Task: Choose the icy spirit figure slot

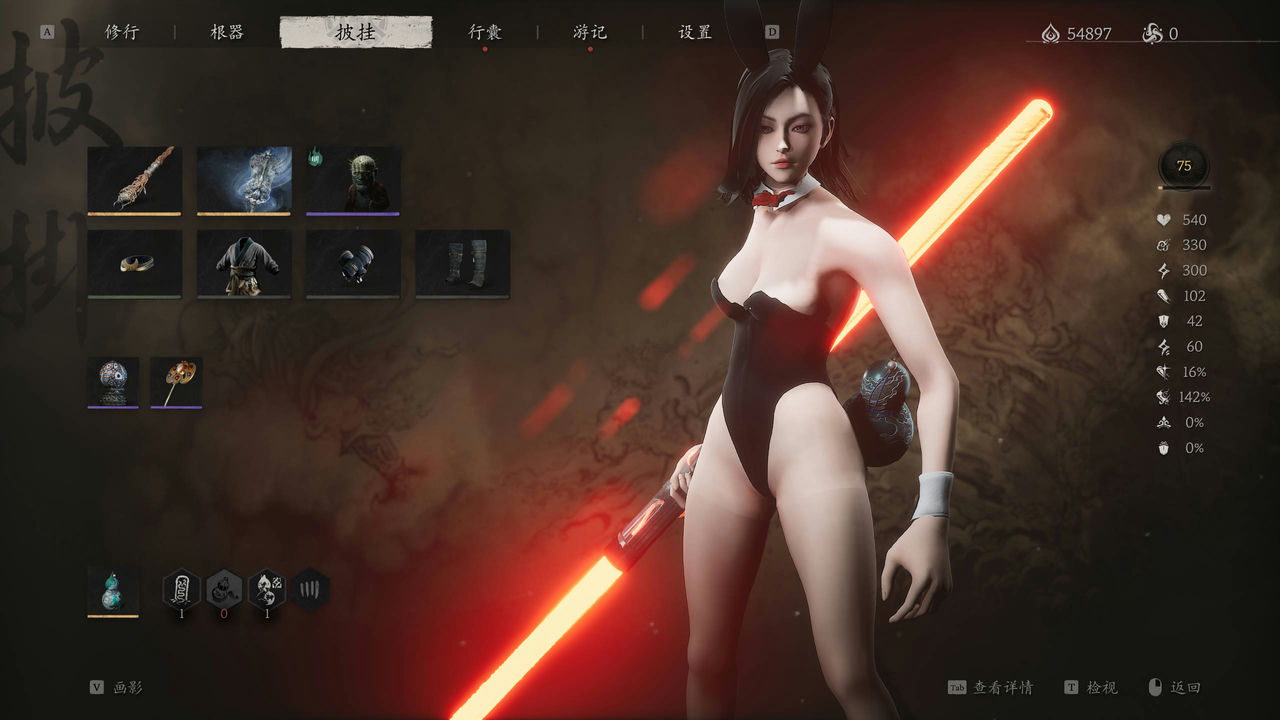Action: pos(244,180)
